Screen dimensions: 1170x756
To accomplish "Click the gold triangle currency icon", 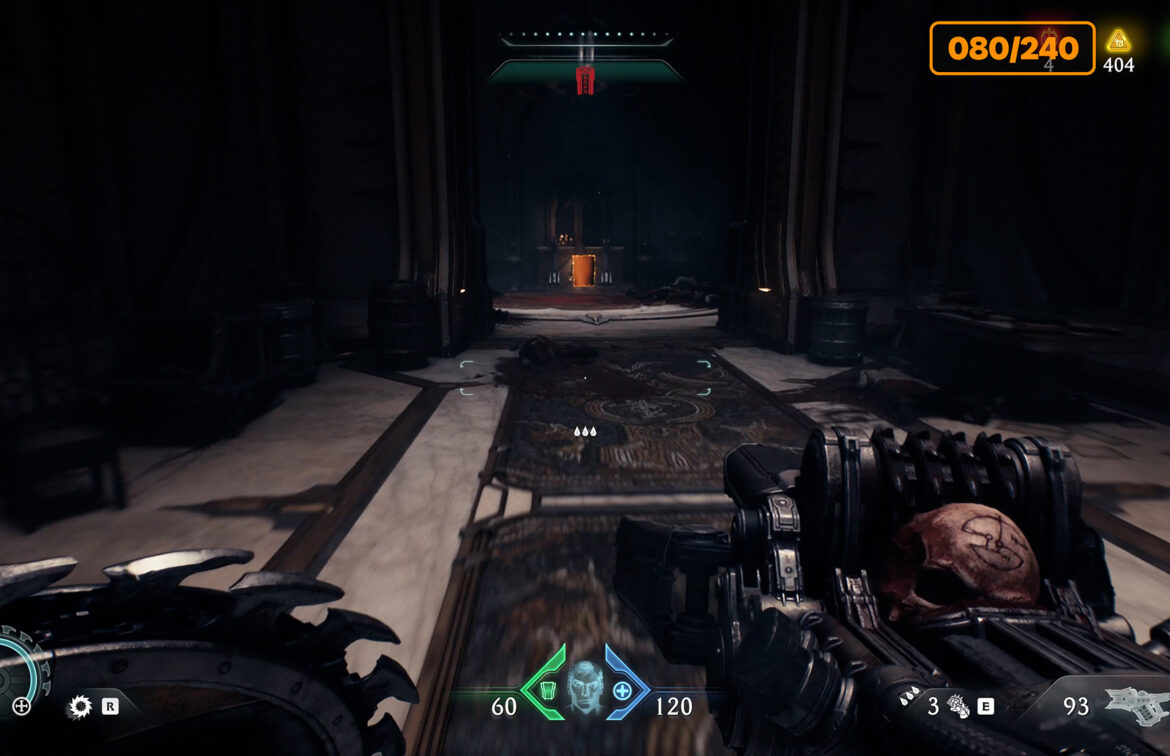I will pos(1118,41).
